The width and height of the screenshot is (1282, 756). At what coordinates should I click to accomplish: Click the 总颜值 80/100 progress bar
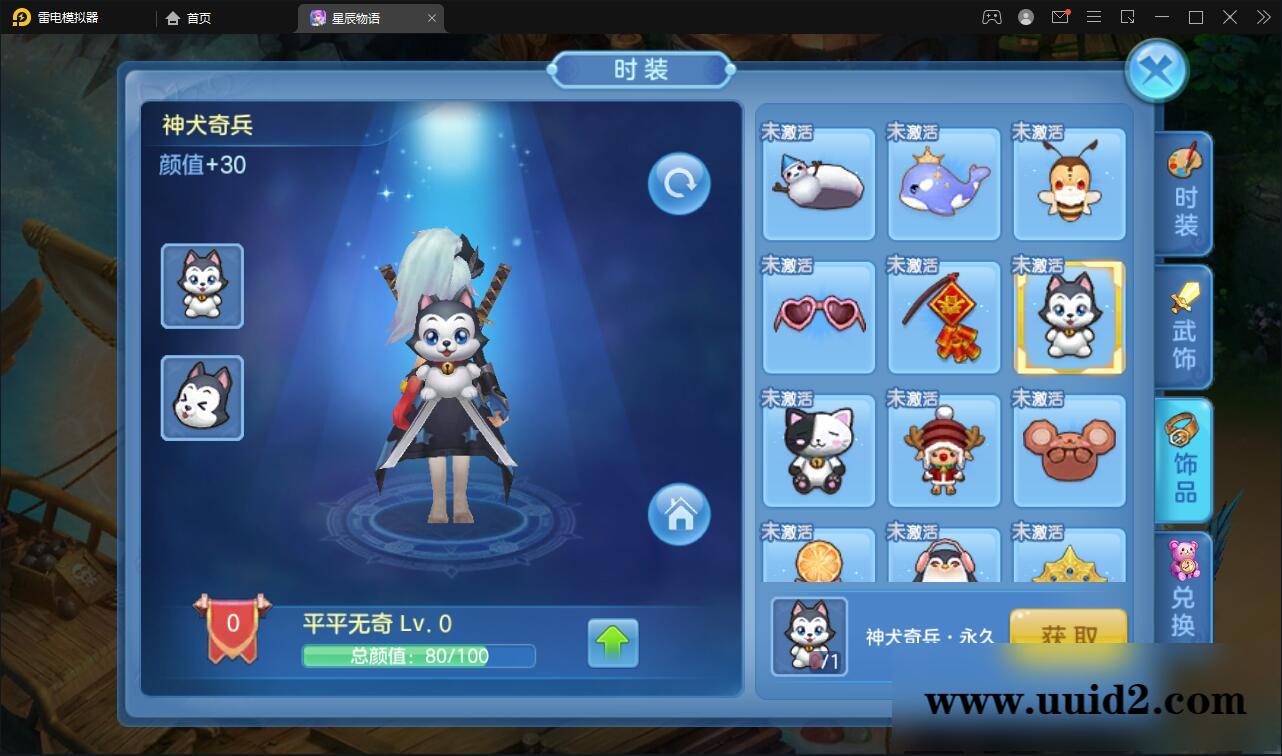pos(419,656)
